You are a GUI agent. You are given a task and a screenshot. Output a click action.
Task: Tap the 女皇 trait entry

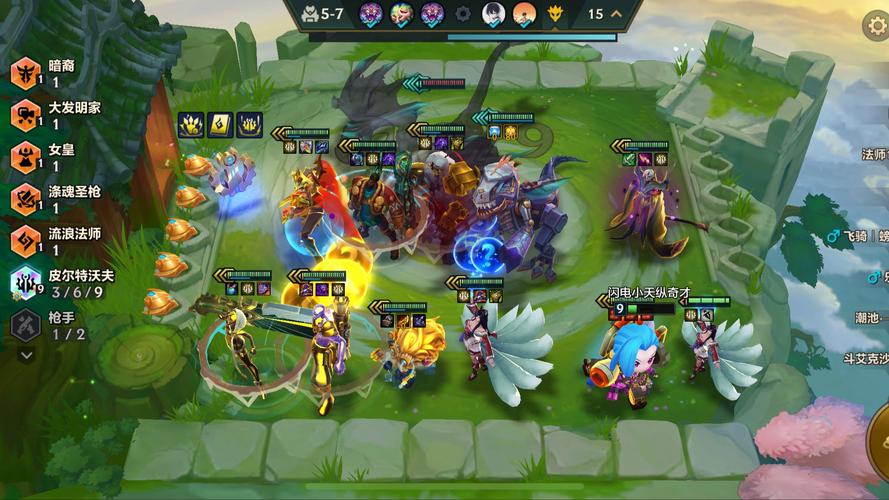pyautogui.click(x=50, y=157)
